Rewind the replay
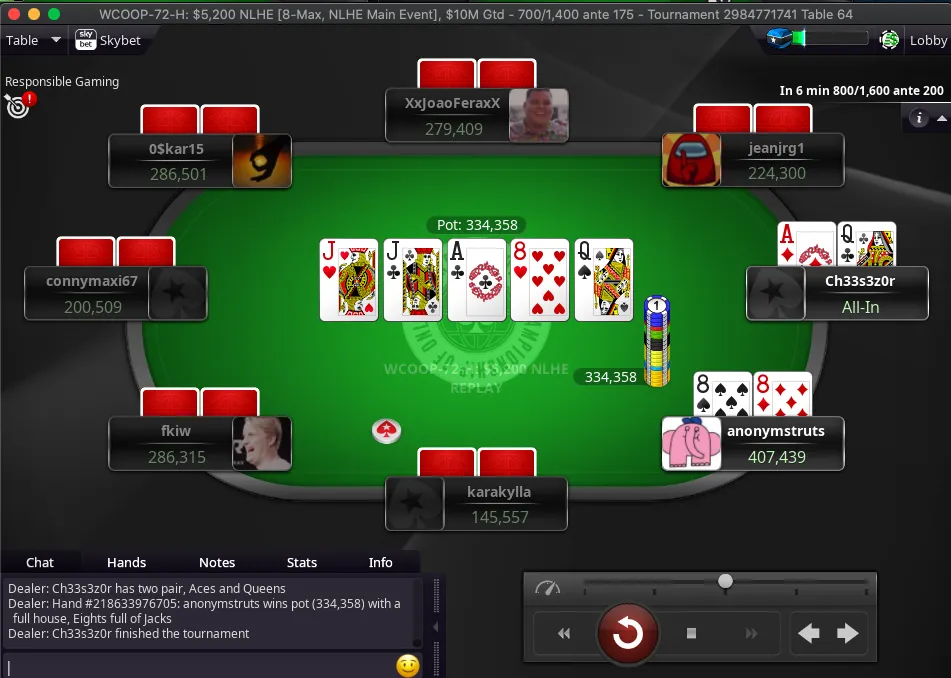Image resolution: width=951 pixels, height=678 pixels. [564, 633]
